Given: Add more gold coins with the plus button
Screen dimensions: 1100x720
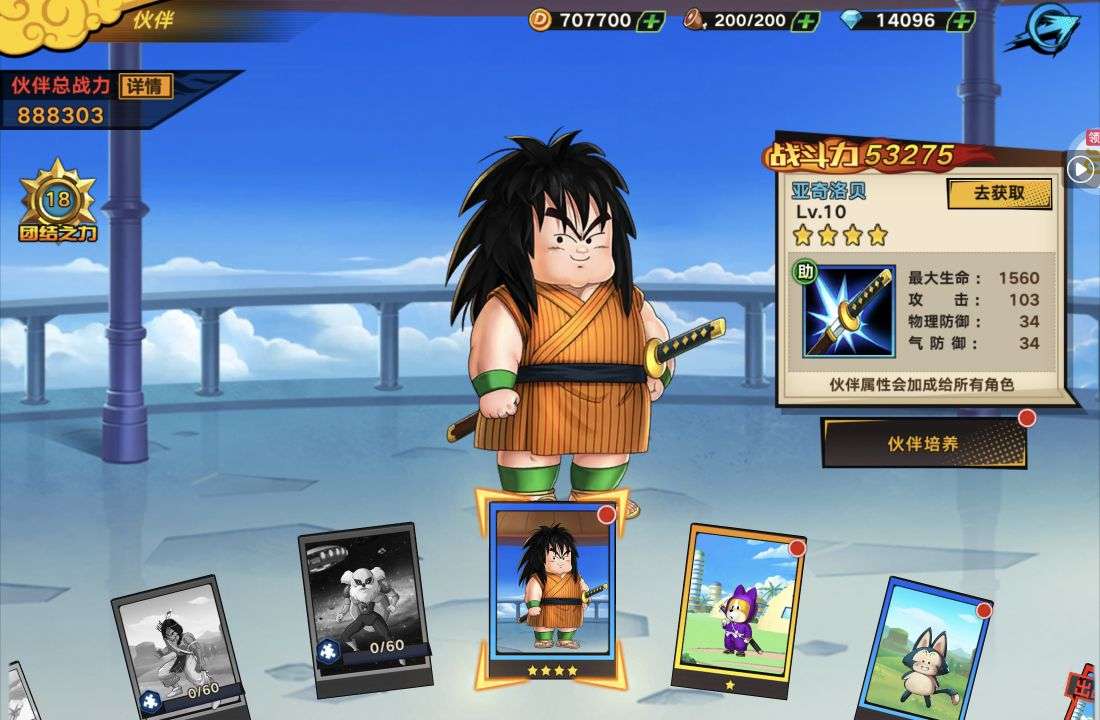Looking at the screenshot, I should (x=650, y=20).
